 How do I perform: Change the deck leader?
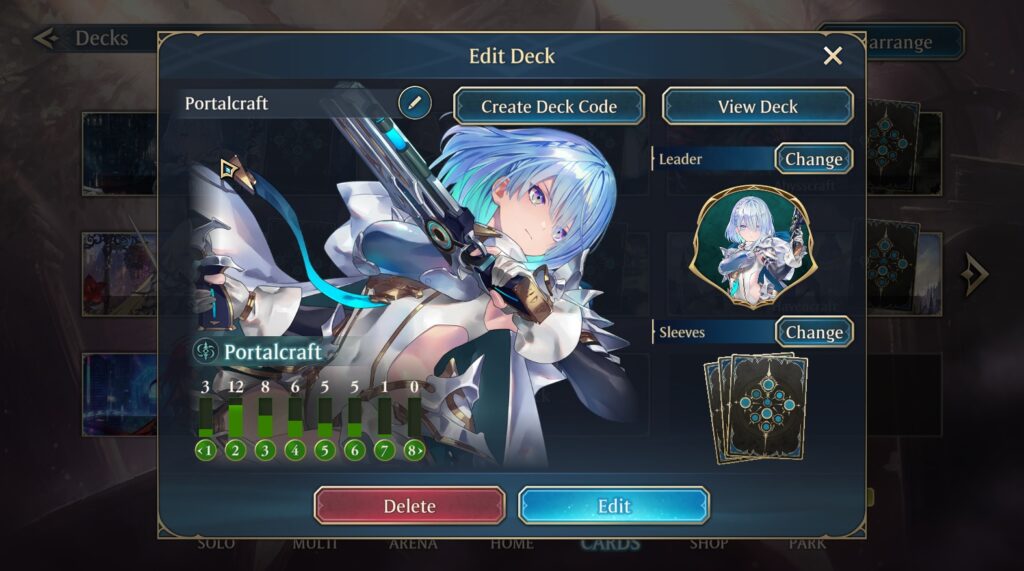[x=813, y=159]
